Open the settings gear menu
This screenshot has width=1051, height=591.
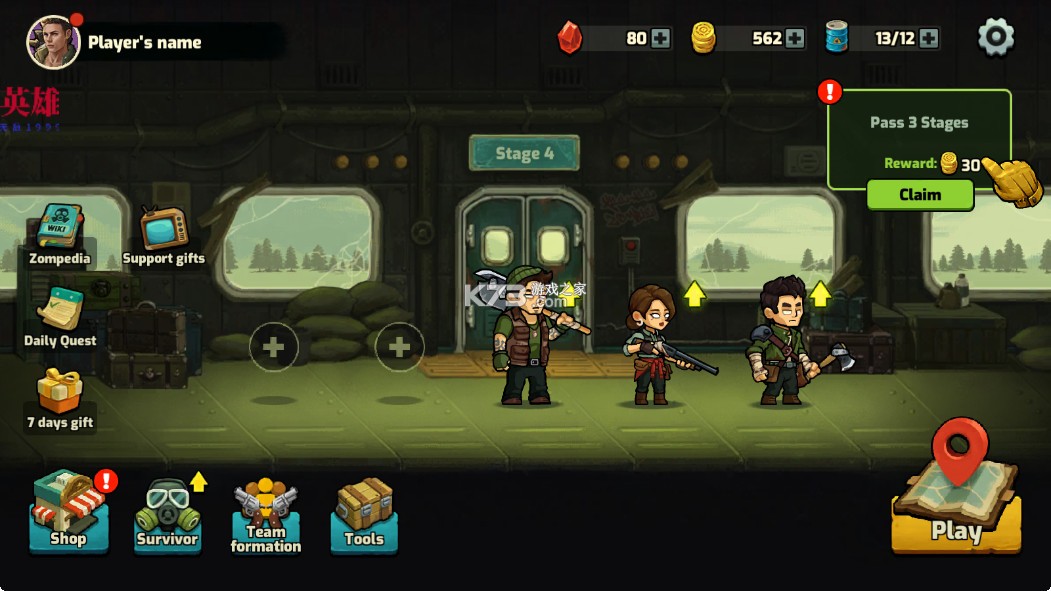coord(995,38)
